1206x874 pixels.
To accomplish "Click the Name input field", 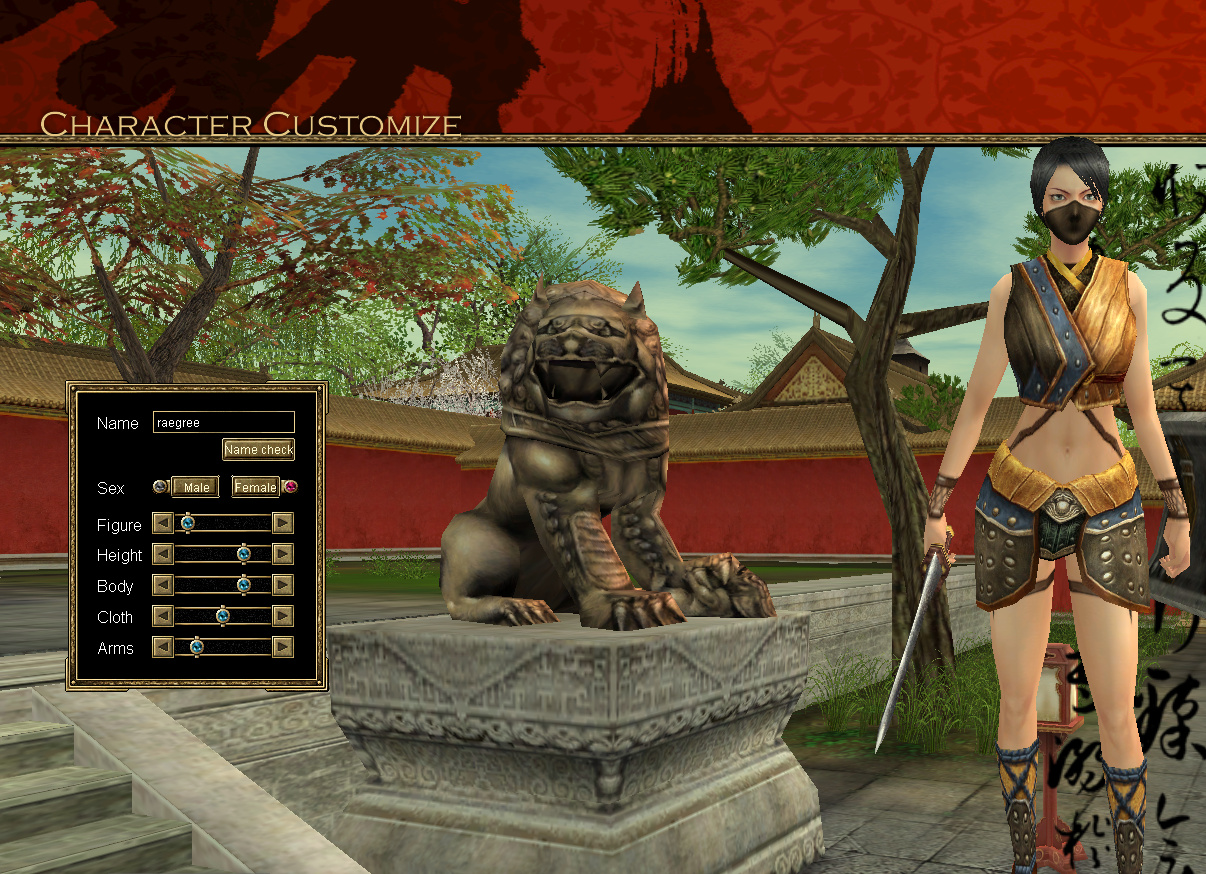I will (x=223, y=423).
